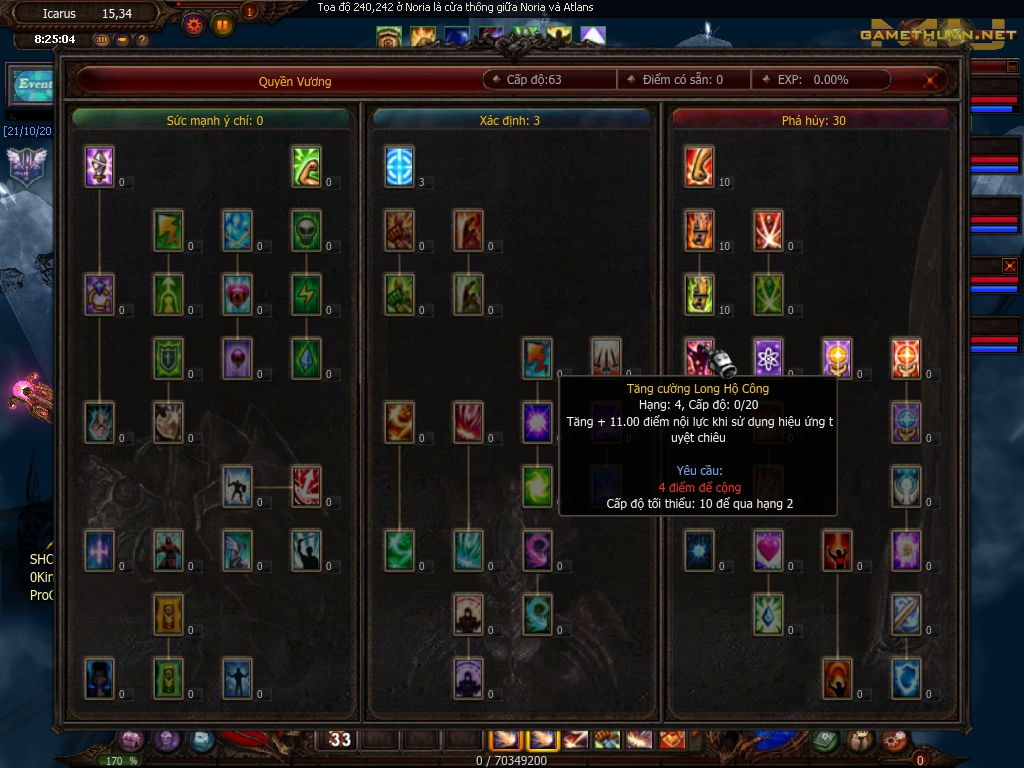Open the question mark help button
This screenshot has height=768, width=1024.
point(142,40)
